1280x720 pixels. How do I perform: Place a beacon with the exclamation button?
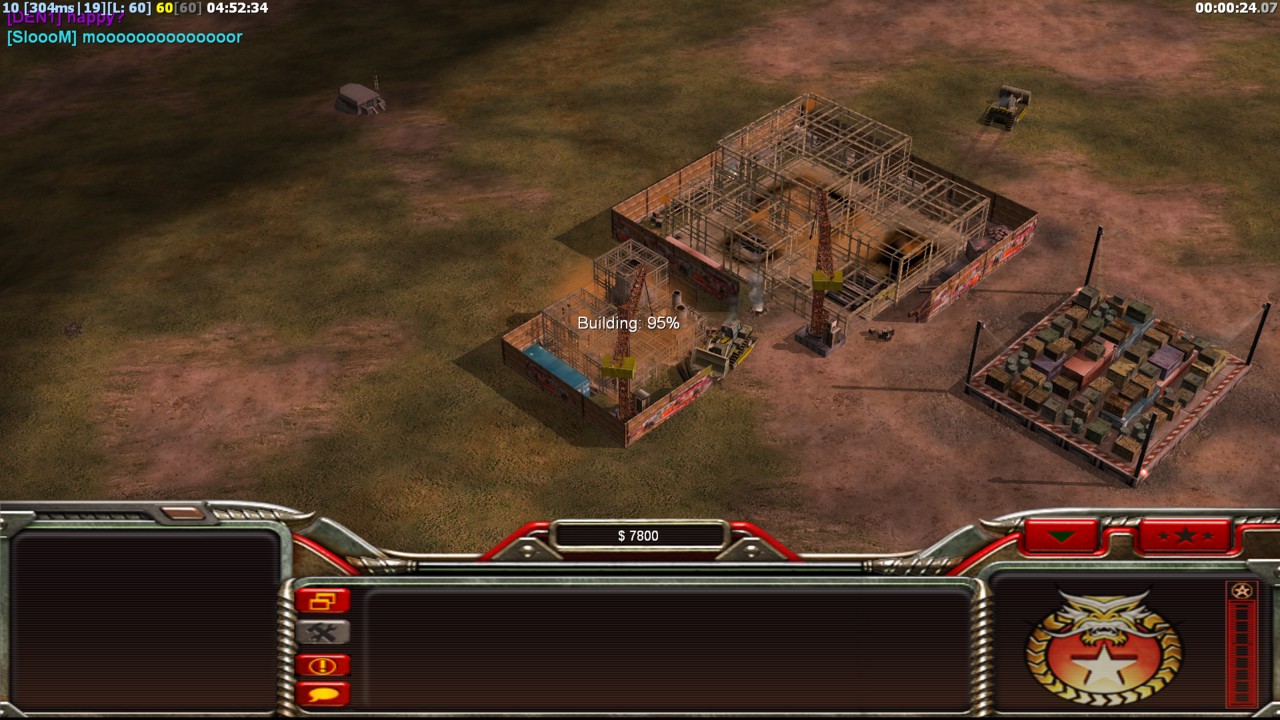322,665
